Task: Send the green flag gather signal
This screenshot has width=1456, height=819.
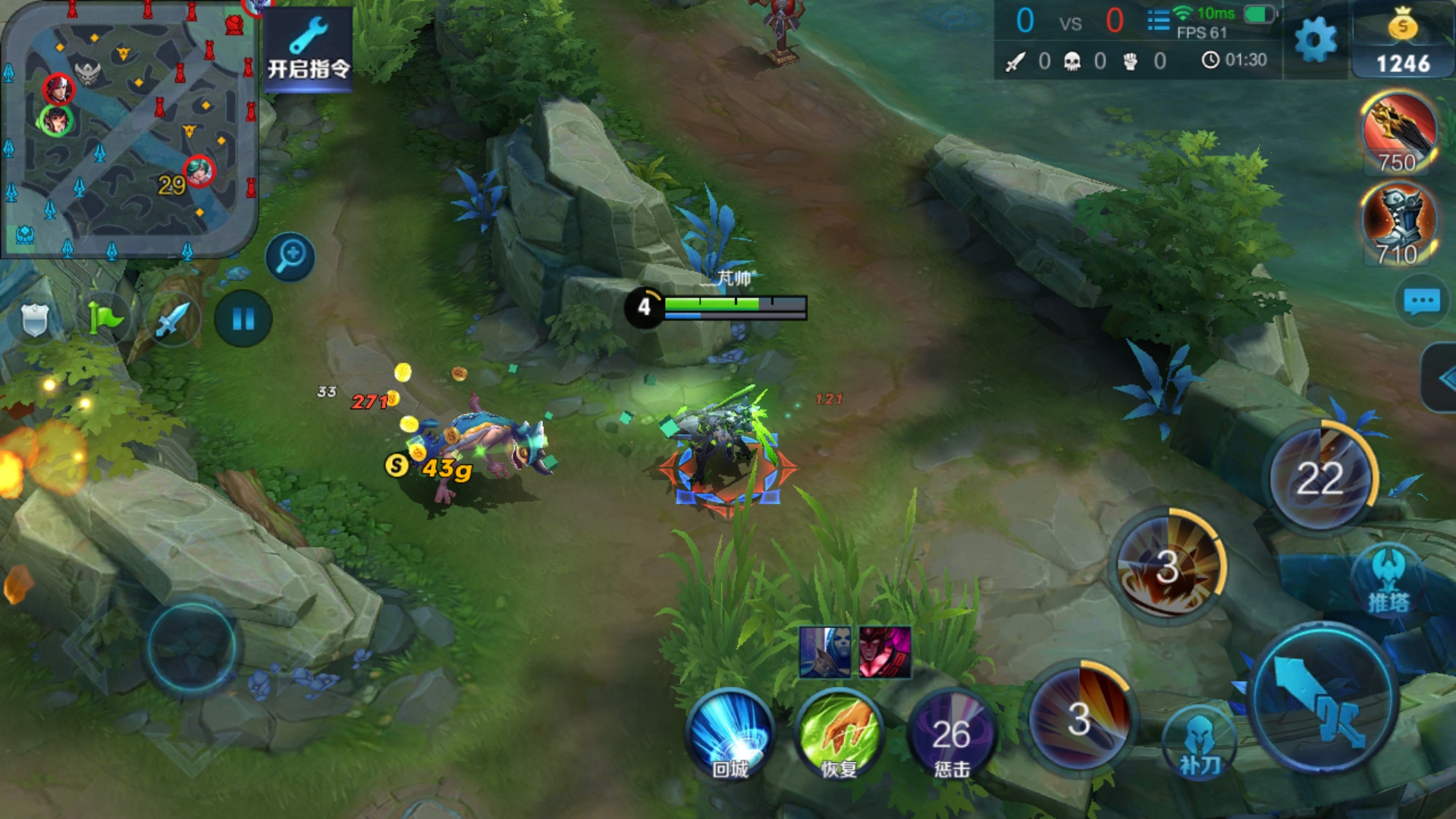Action: pyautogui.click(x=104, y=319)
